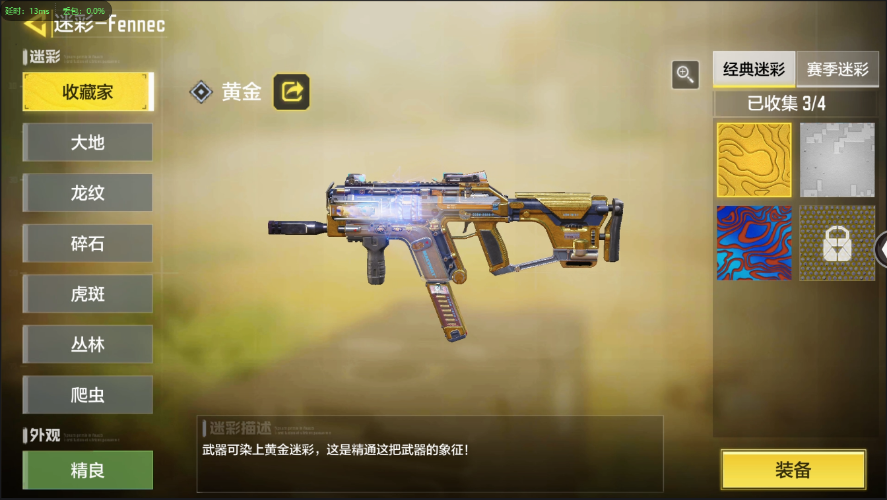Open the 爬虫 camo category
The image size is (887, 500).
pyautogui.click(x=88, y=395)
